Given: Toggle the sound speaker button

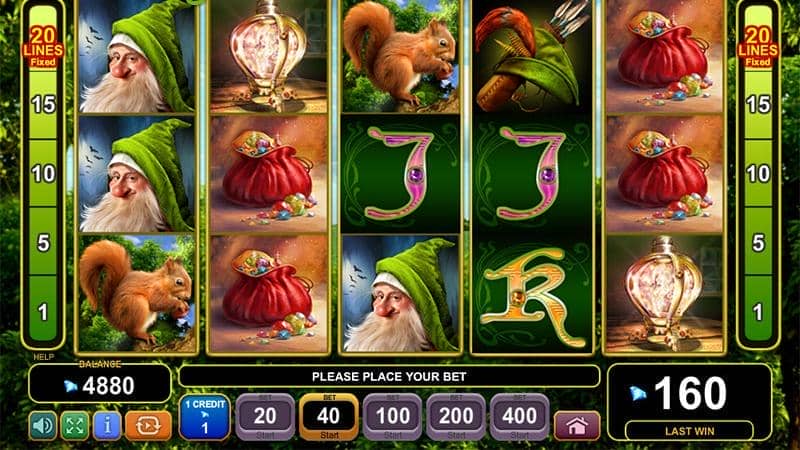Looking at the screenshot, I should tap(43, 425).
